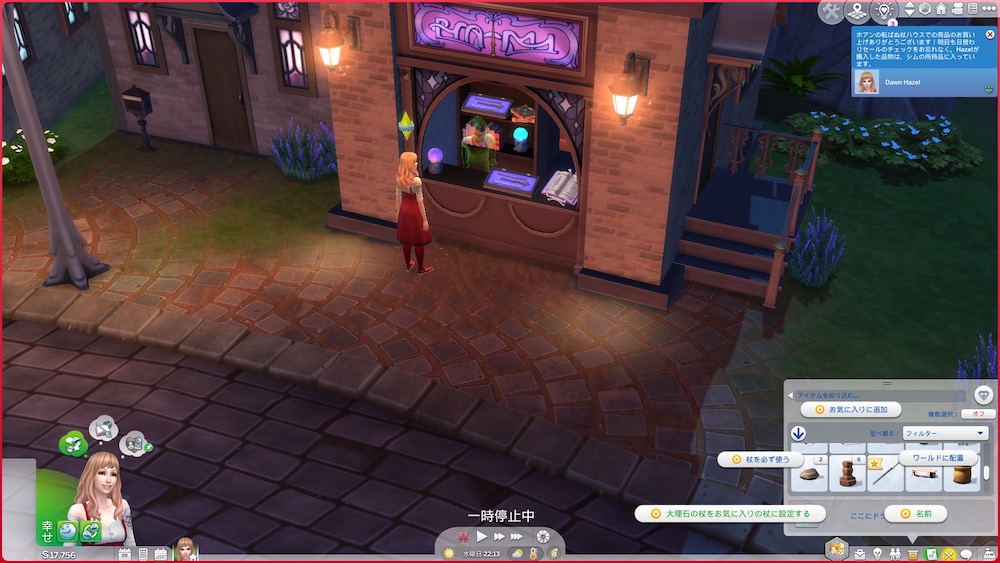Set the game speed to ultra fast-forward
This screenshot has width=1000, height=563.
[x=517, y=537]
